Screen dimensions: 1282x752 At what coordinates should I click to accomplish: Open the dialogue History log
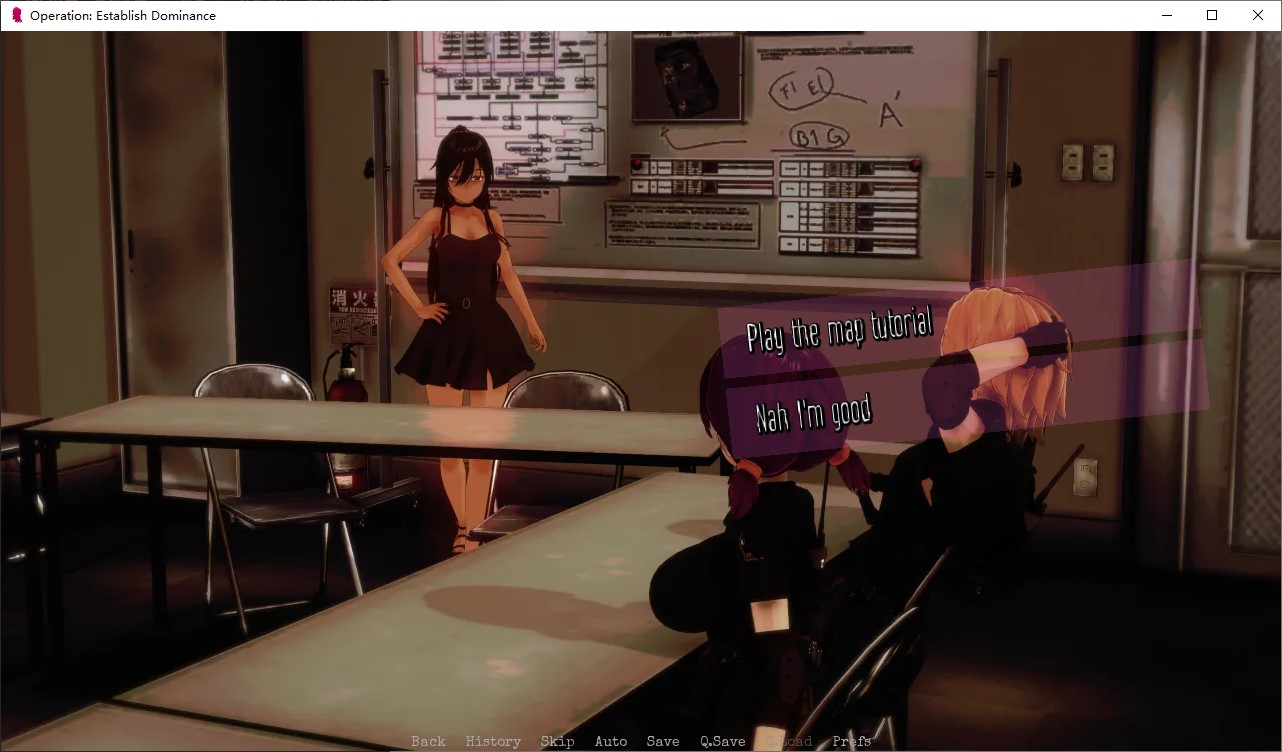coord(493,741)
